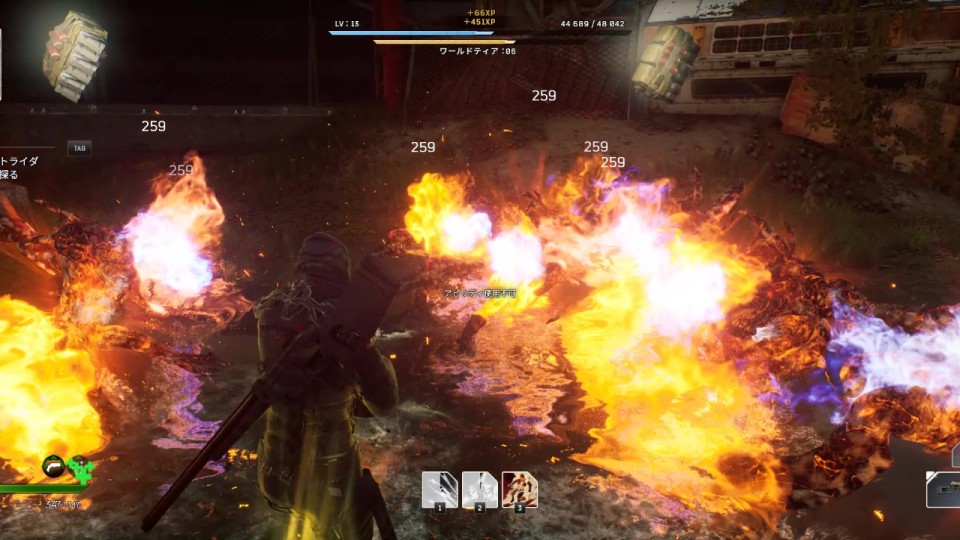Image resolution: width=960 pixels, height=540 pixels.
Task: Click the gun buff status icon
Action: coord(54,466)
